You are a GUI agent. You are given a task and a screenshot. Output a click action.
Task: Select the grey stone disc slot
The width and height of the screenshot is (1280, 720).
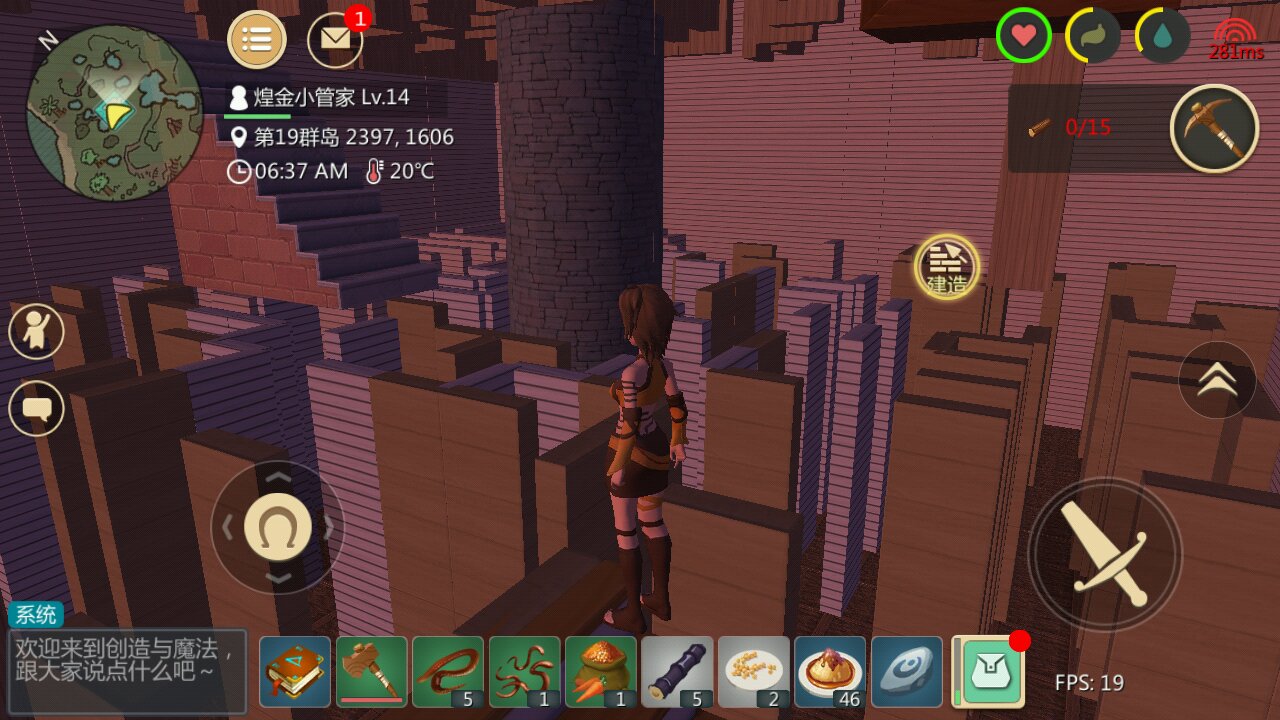(x=907, y=672)
